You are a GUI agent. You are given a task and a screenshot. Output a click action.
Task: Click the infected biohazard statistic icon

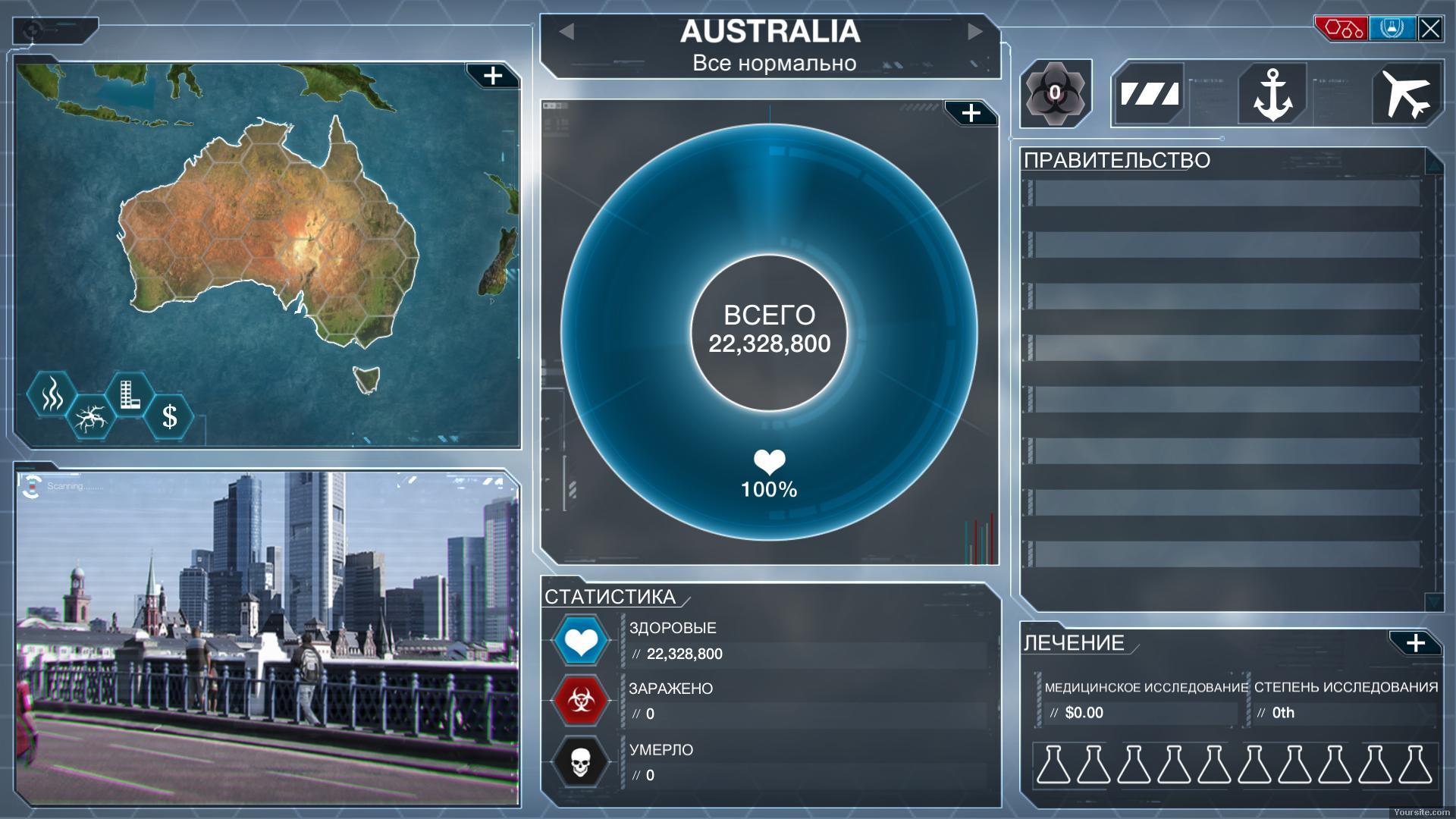point(581,701)
